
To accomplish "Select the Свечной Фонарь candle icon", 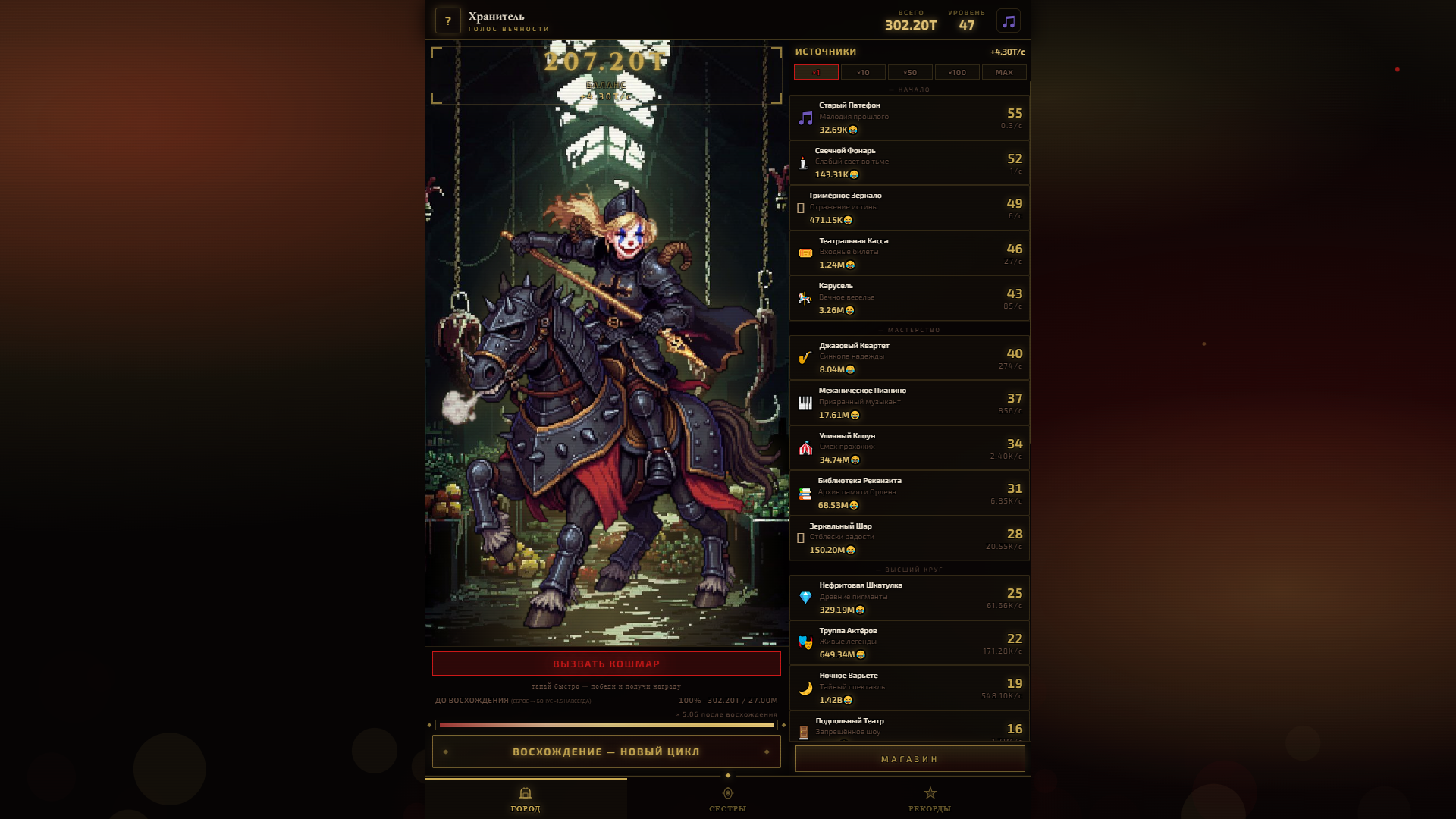I will (804, 162).
